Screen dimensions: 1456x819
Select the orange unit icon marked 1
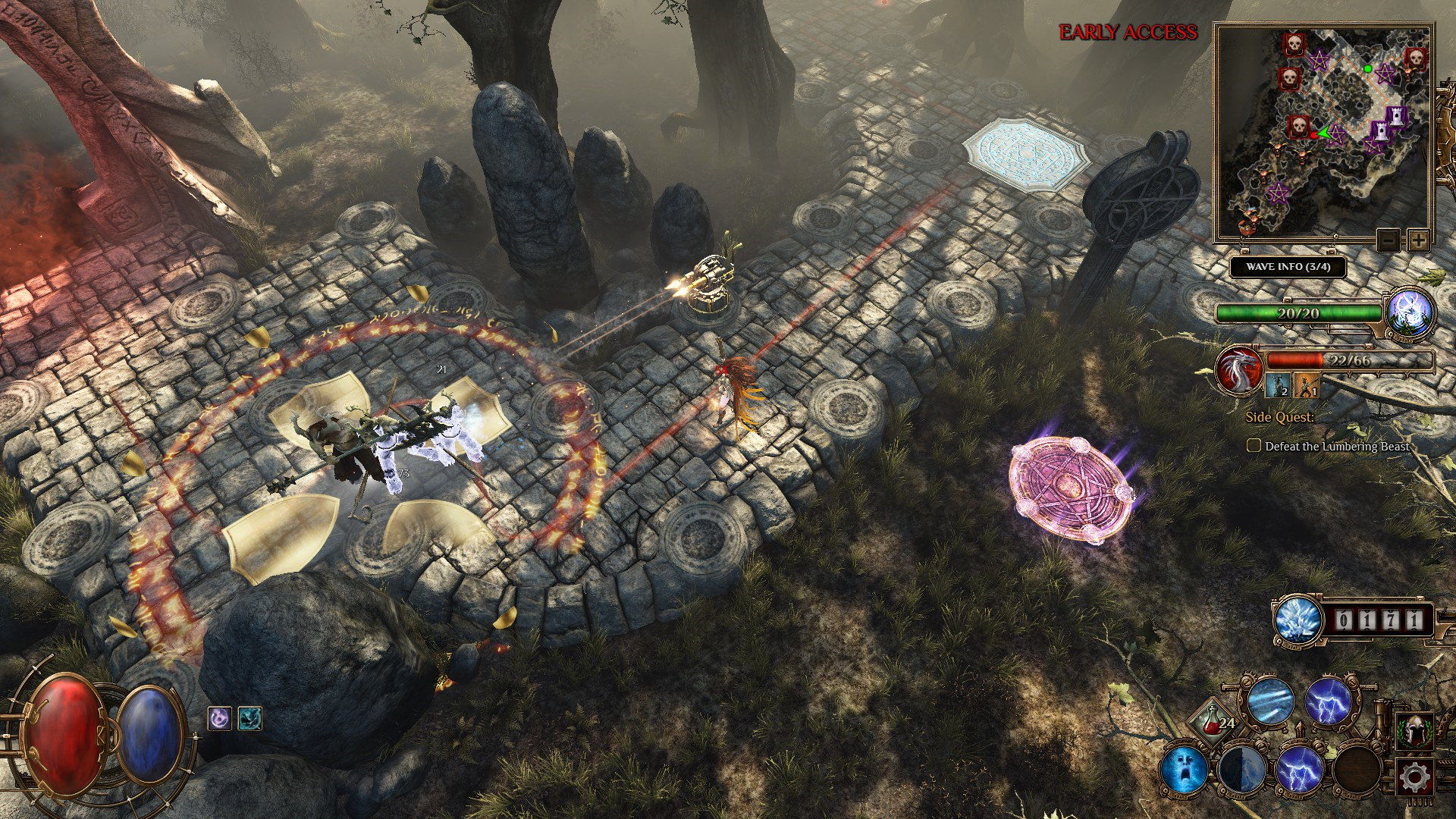tap(1306, 385)
